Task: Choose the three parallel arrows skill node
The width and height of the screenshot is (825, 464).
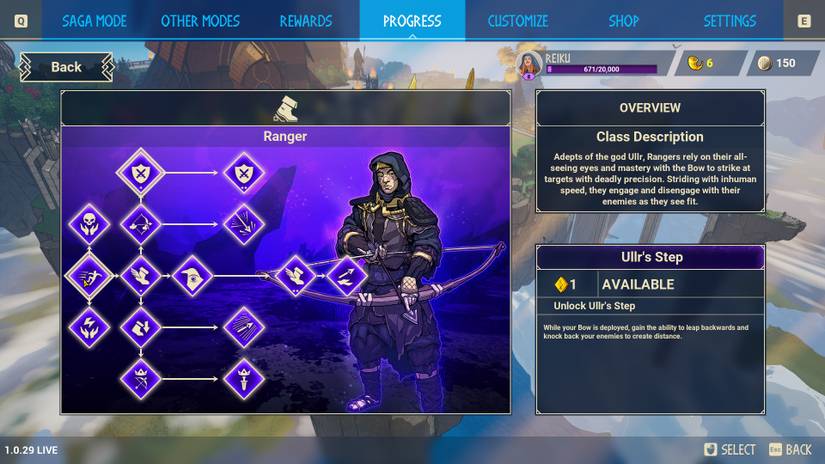Action: [x=244, y=326]
